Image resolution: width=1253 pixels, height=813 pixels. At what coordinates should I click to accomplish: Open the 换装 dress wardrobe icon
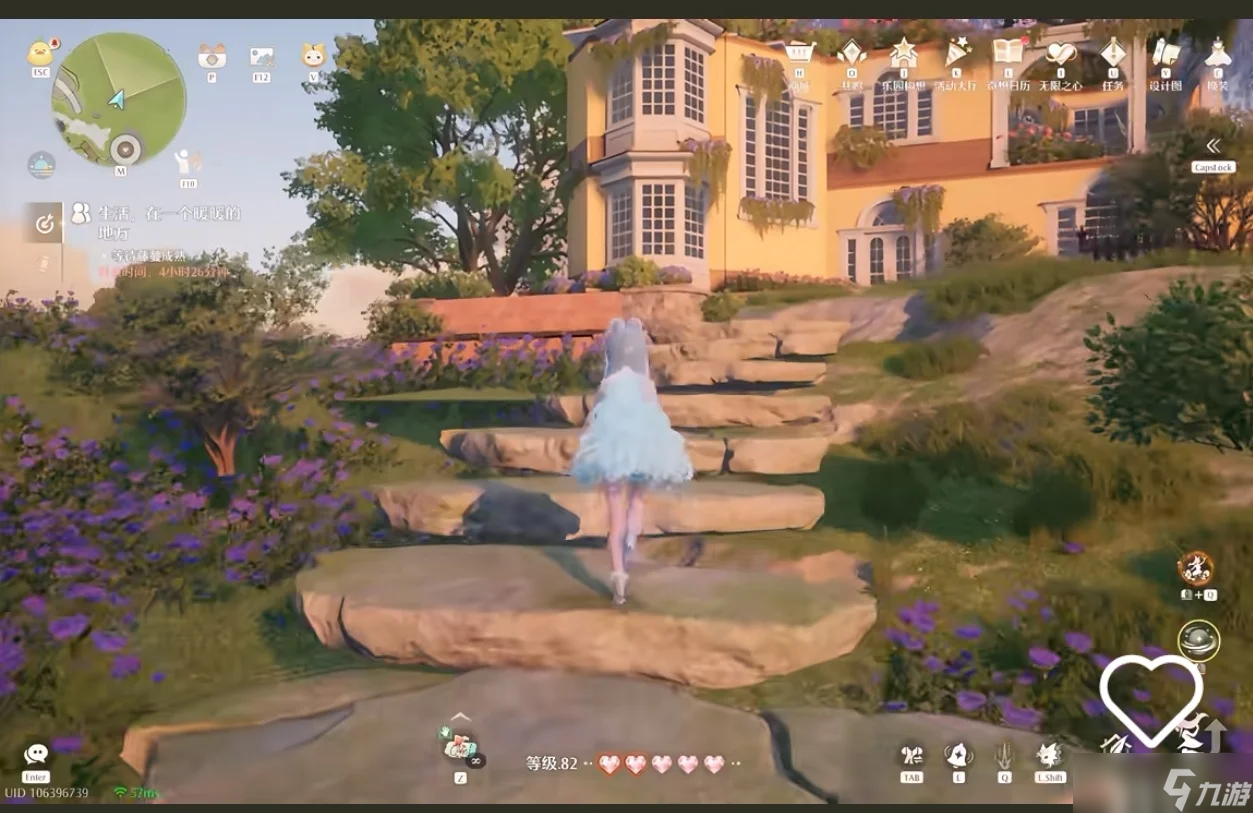pyautogui.click(x=1217, y=52)
